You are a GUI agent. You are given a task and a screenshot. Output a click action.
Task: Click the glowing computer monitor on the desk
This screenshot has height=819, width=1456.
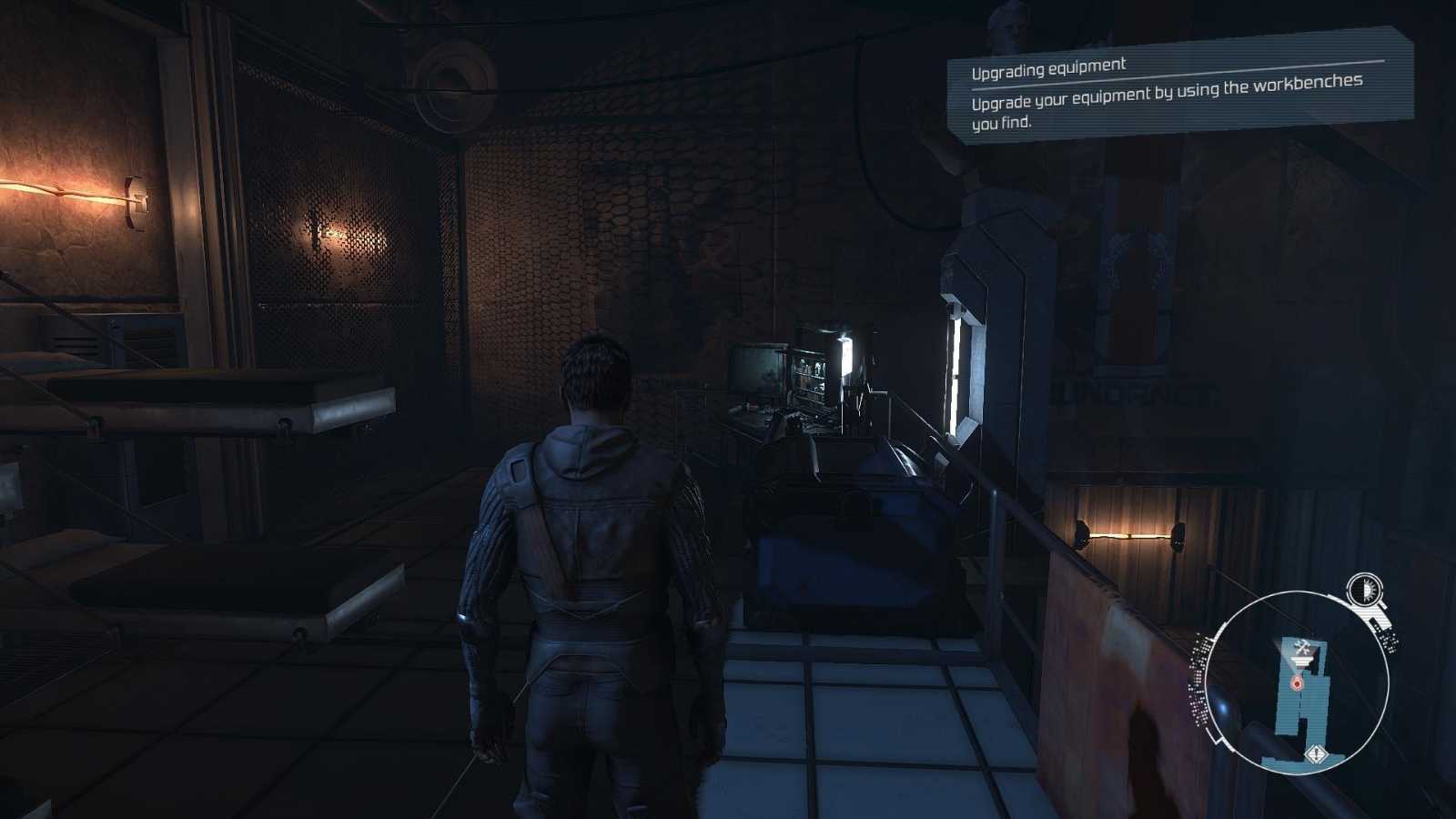pyautogui.click(x=757, y=371)
